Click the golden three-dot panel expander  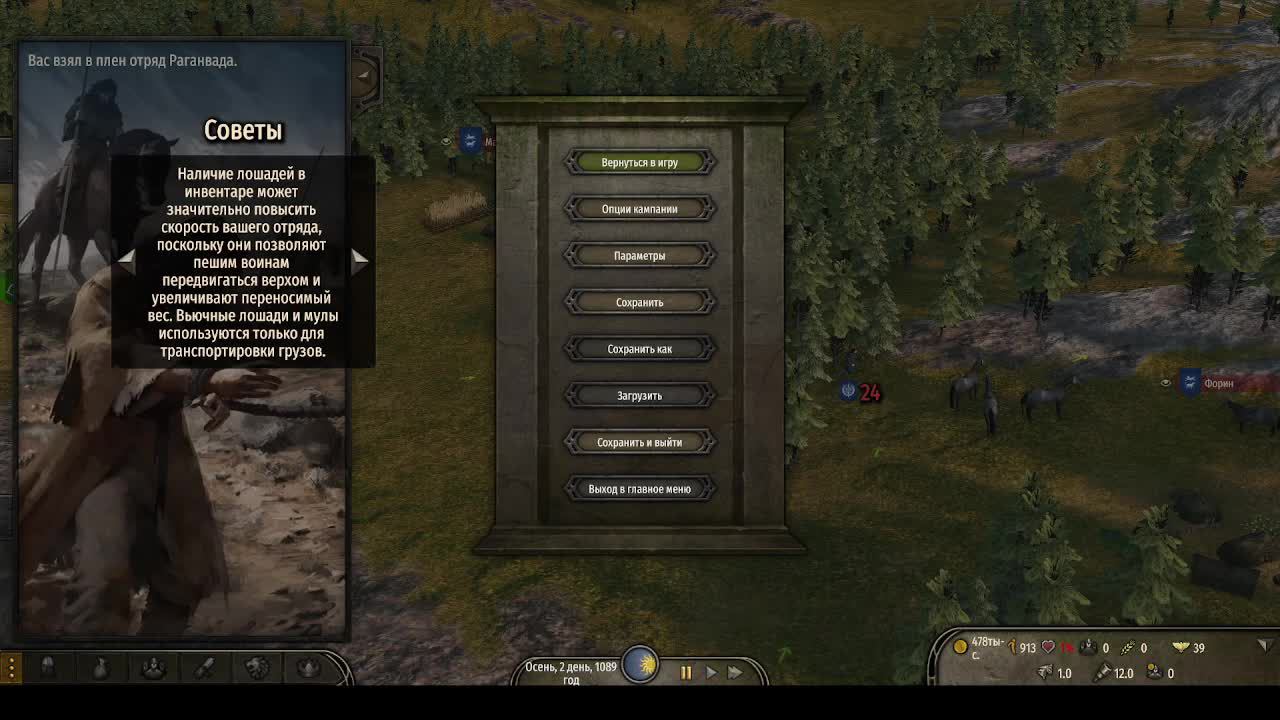(11, 668)
